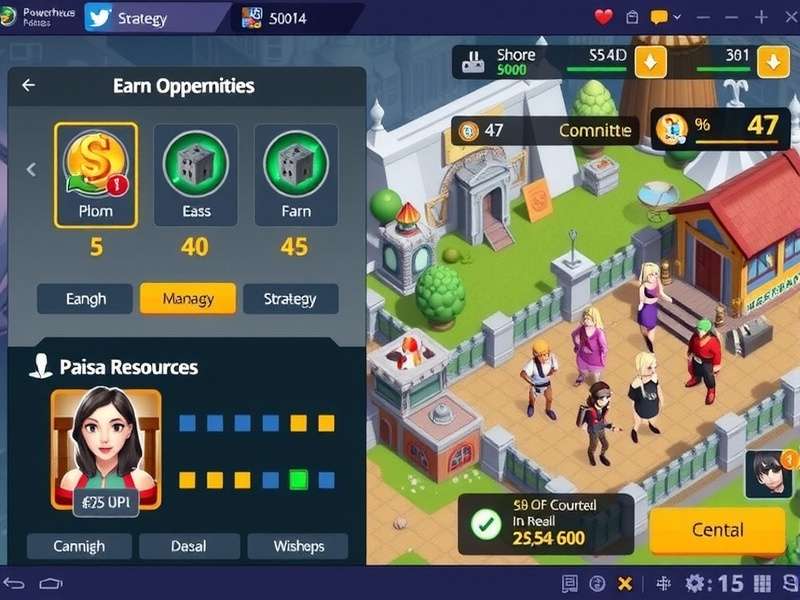This screenshot has width=800, height=600.
Task: Switch to the Eangh tab
Action: click(85, 298)
